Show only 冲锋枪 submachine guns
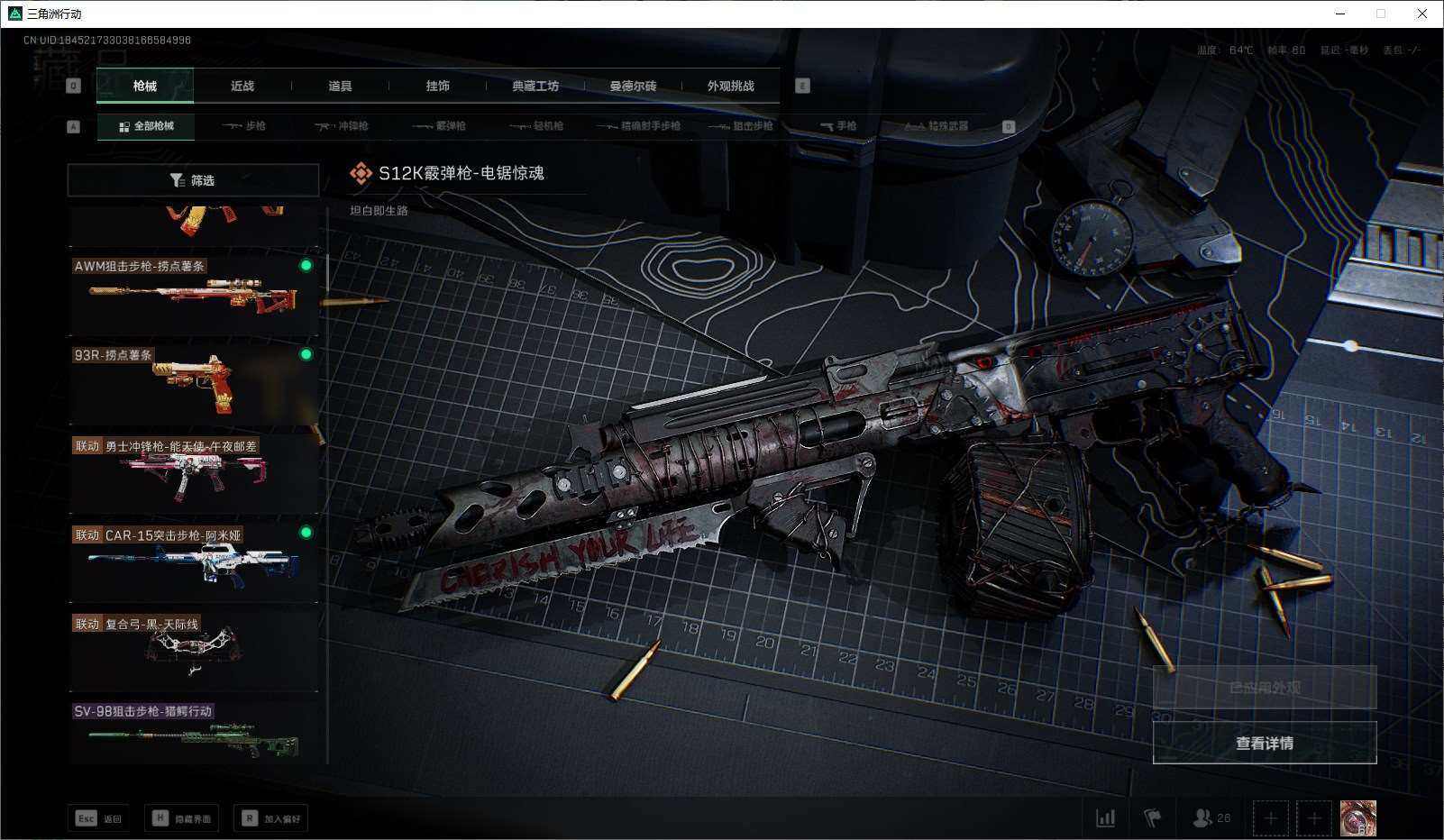Viewport: 1444px width, 840px height. (x=342, y=126)
